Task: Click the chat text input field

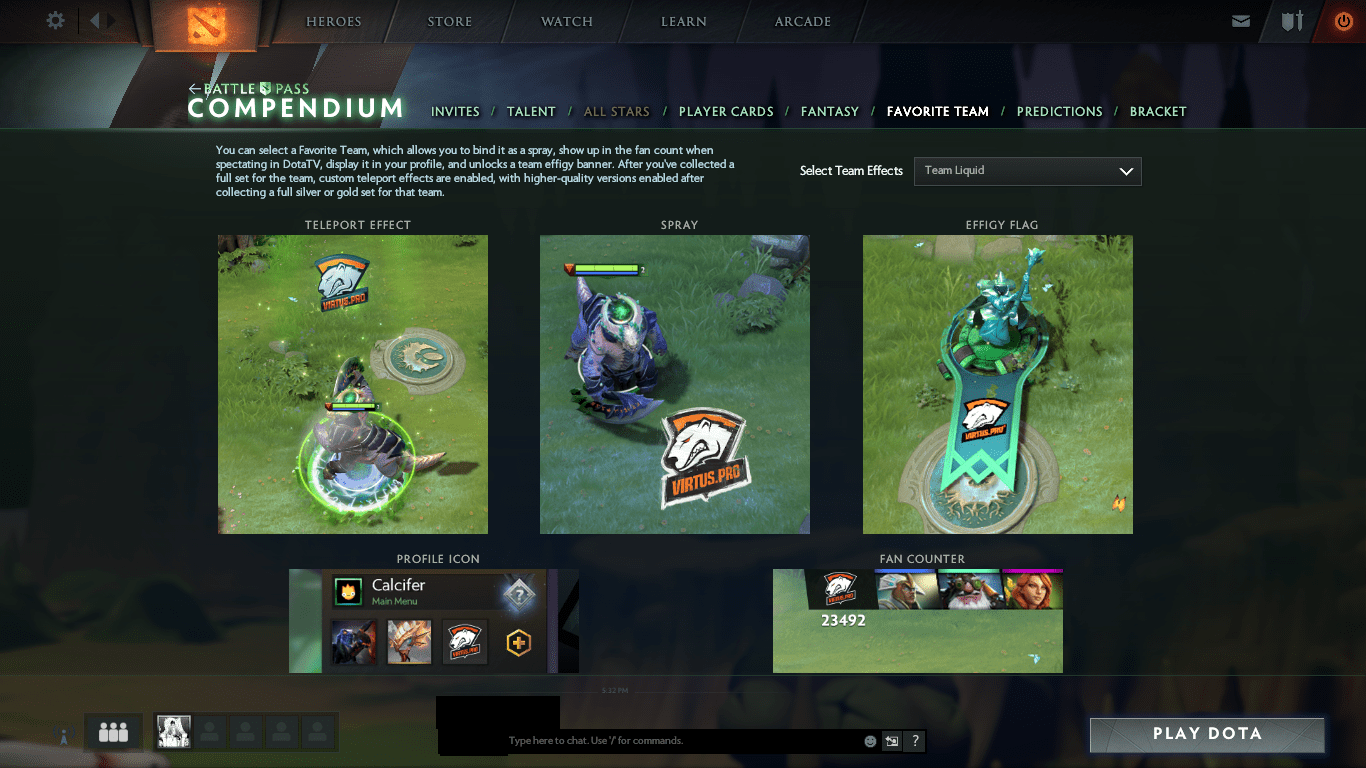Action: (680, 741)
